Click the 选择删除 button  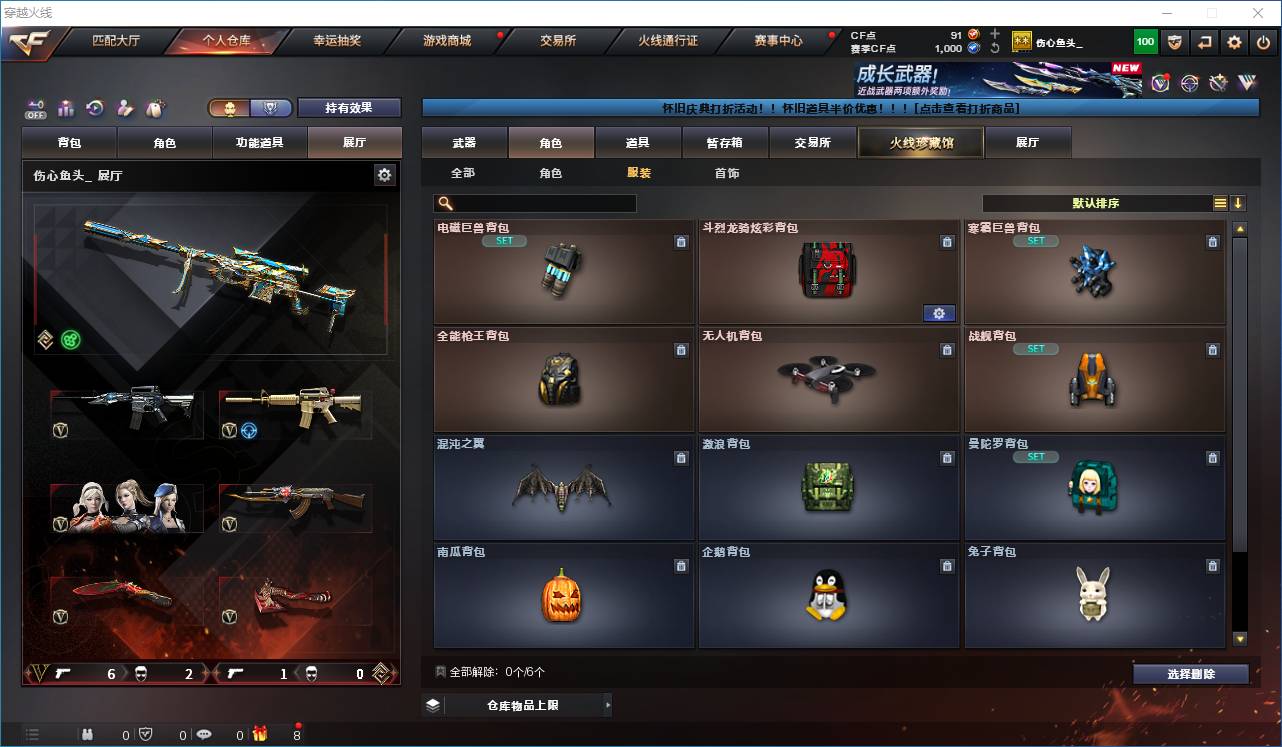1191,673
